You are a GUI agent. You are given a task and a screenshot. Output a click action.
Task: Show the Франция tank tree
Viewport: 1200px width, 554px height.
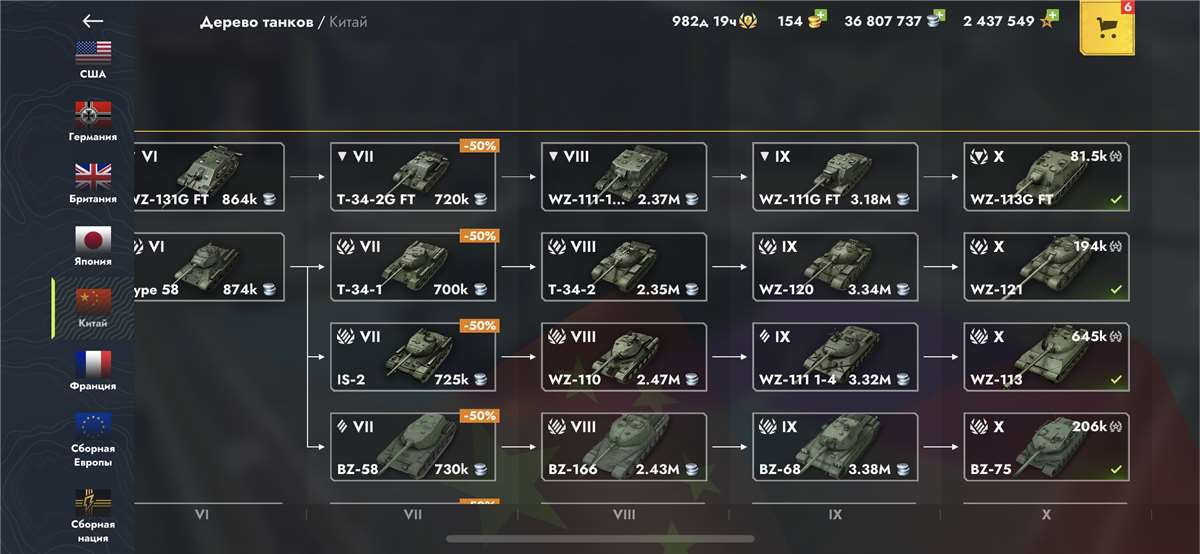click(x=93, y=369)
